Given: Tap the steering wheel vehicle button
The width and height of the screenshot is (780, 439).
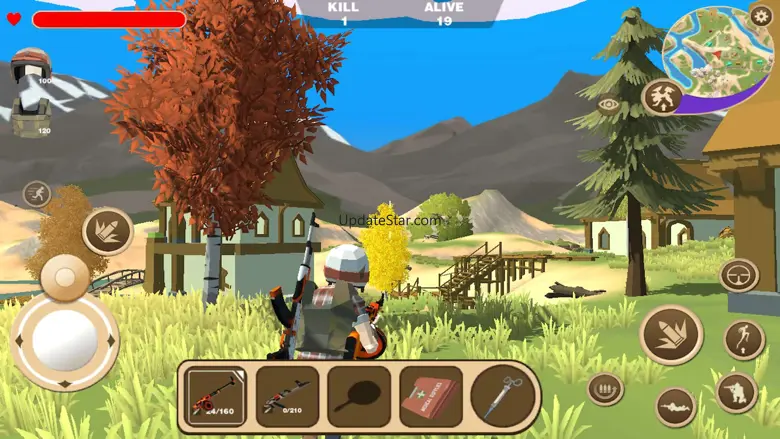Looking at the screenshot, I should point(738,275).
